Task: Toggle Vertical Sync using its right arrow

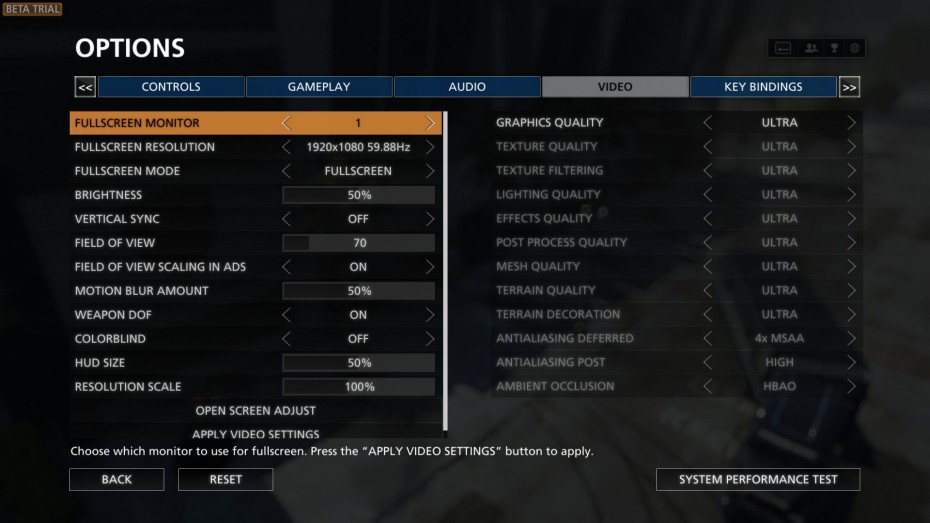Action: pos(431,219)
